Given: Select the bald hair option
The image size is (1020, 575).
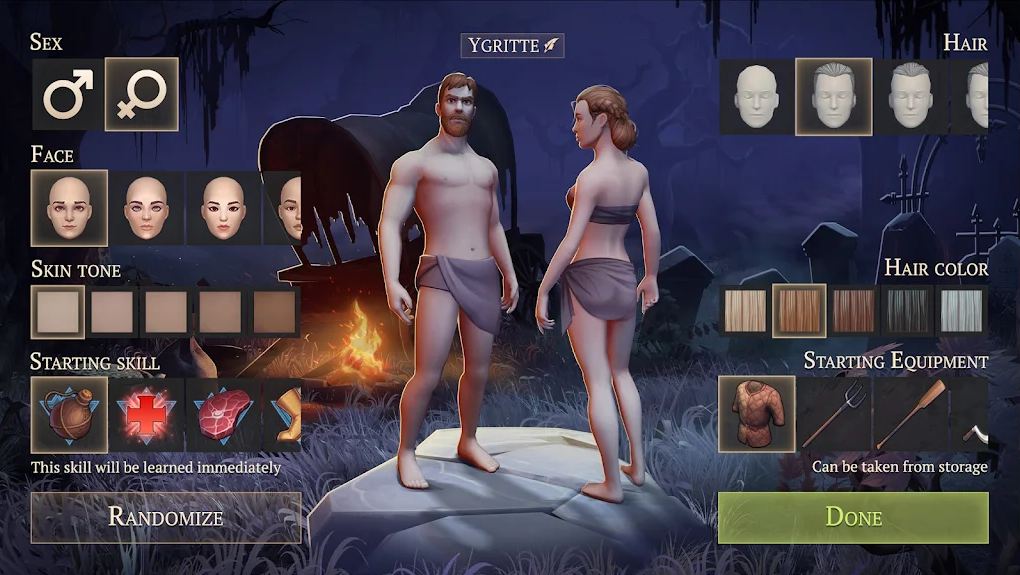Looking at the screenshot, I should pyautogui.click(x=757, y=96).
